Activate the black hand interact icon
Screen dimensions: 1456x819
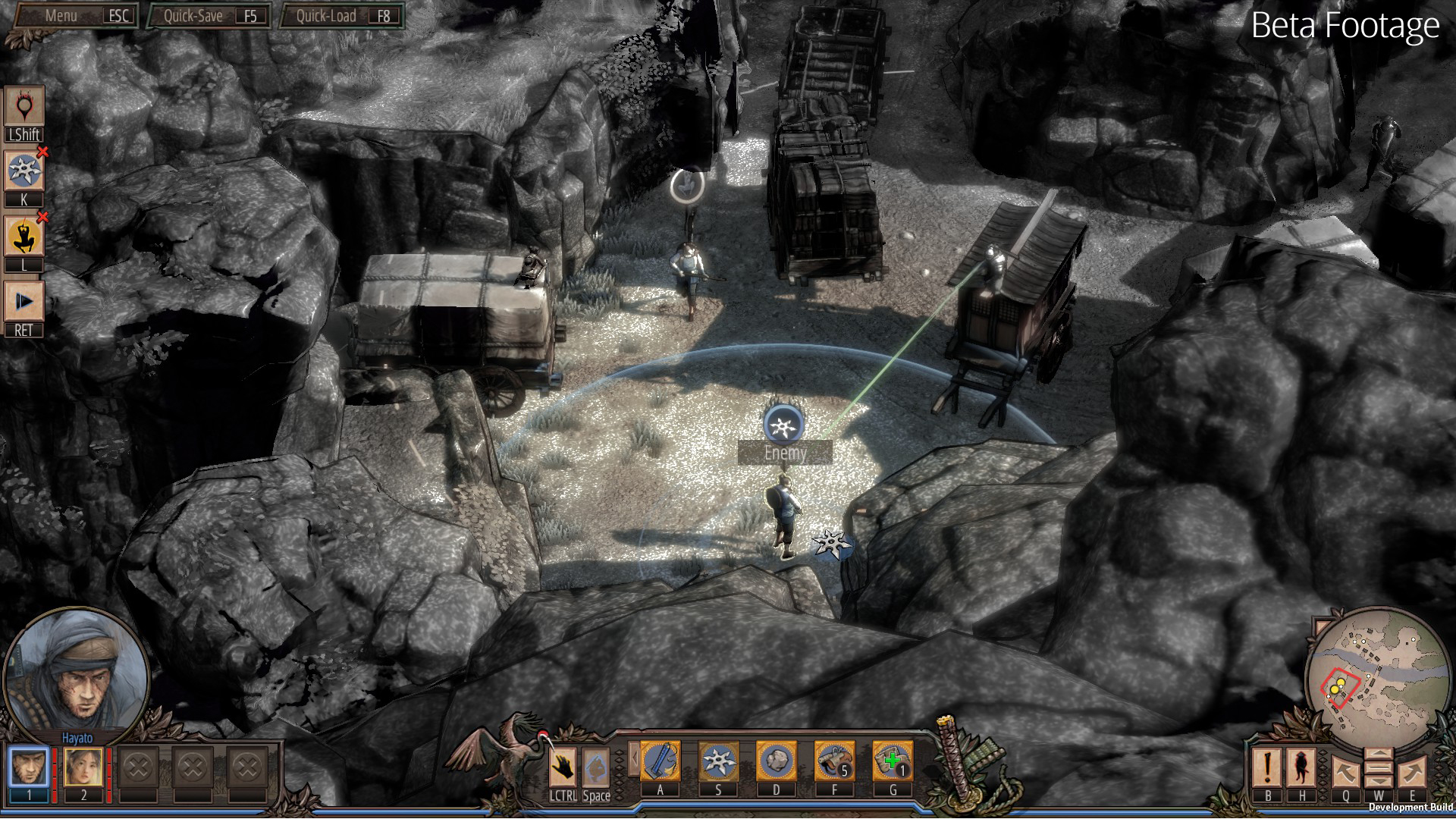point(563,767)
